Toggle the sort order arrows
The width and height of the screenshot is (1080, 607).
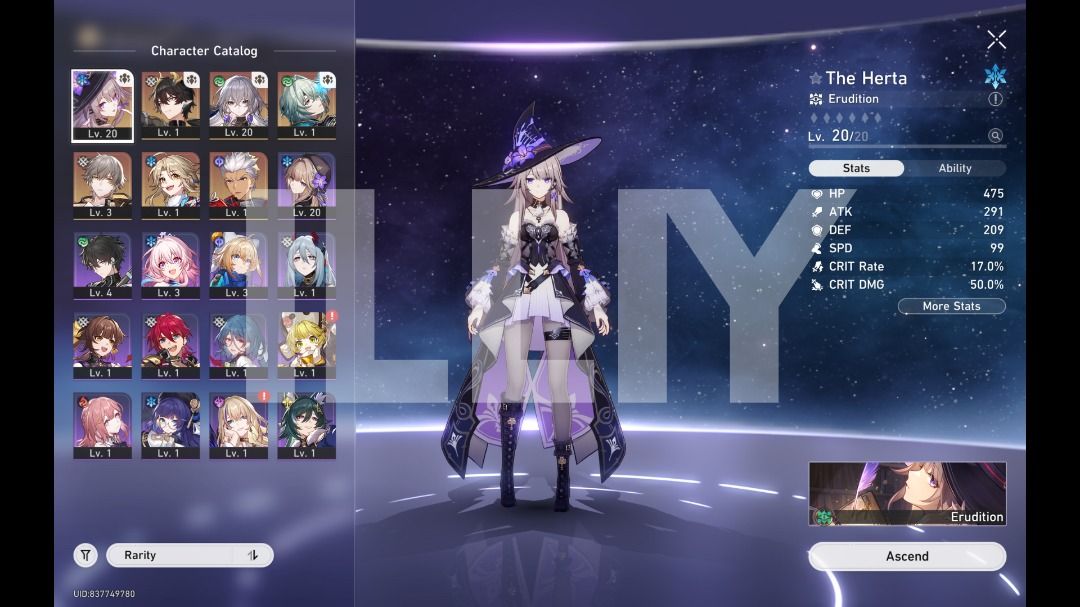(253, 555)
